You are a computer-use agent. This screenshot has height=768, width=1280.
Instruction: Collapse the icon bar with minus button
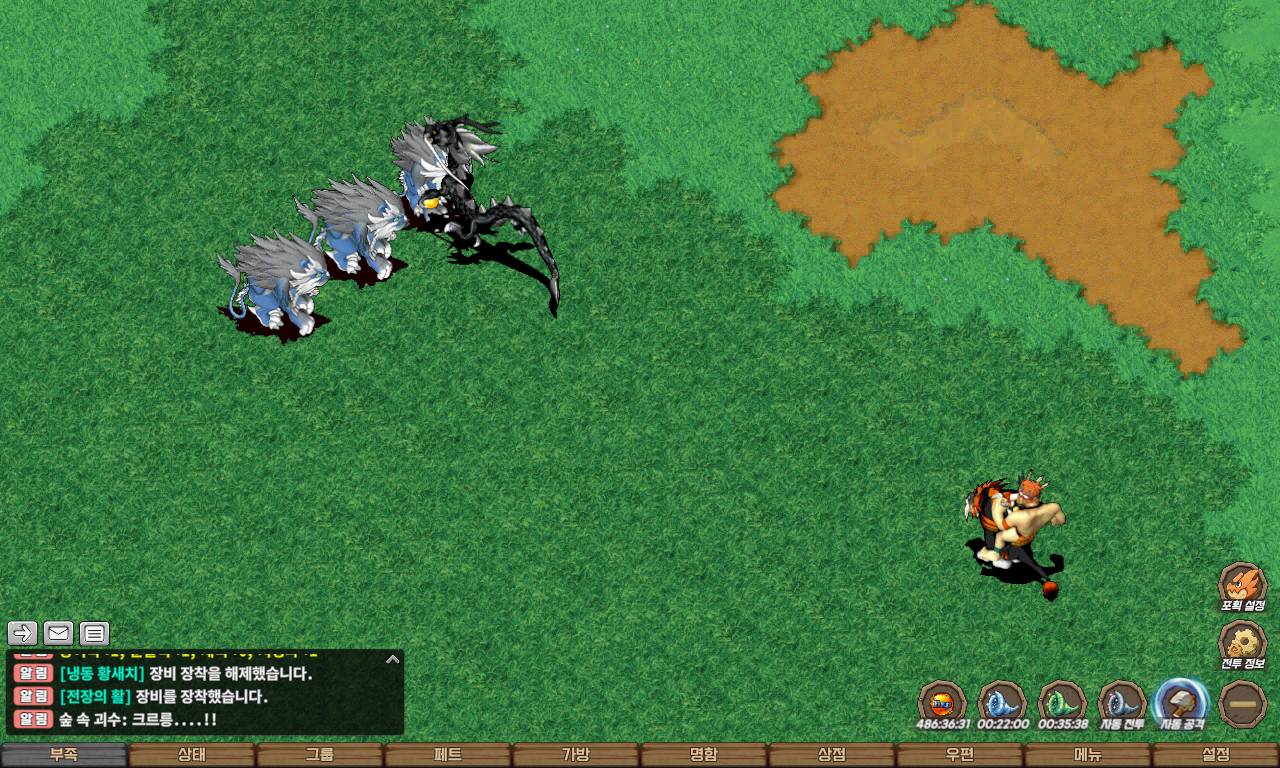[1243, 704]
